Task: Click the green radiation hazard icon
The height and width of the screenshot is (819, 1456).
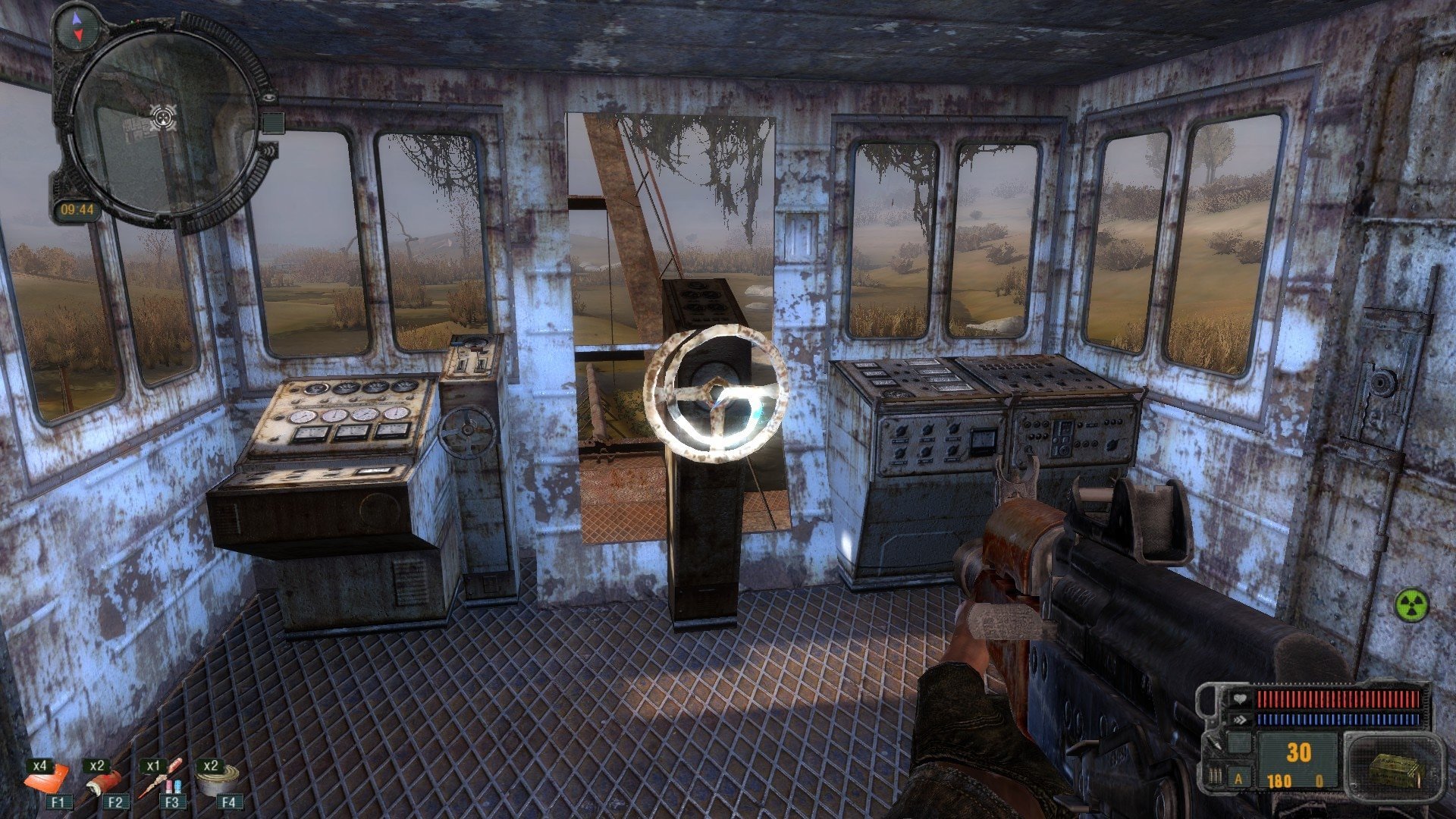Action: point(1411,606)
